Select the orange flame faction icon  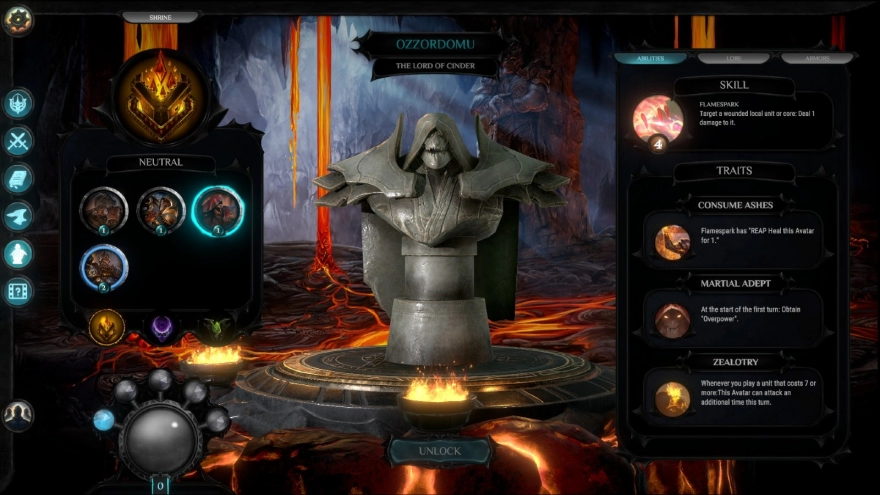tap(107, 326)
